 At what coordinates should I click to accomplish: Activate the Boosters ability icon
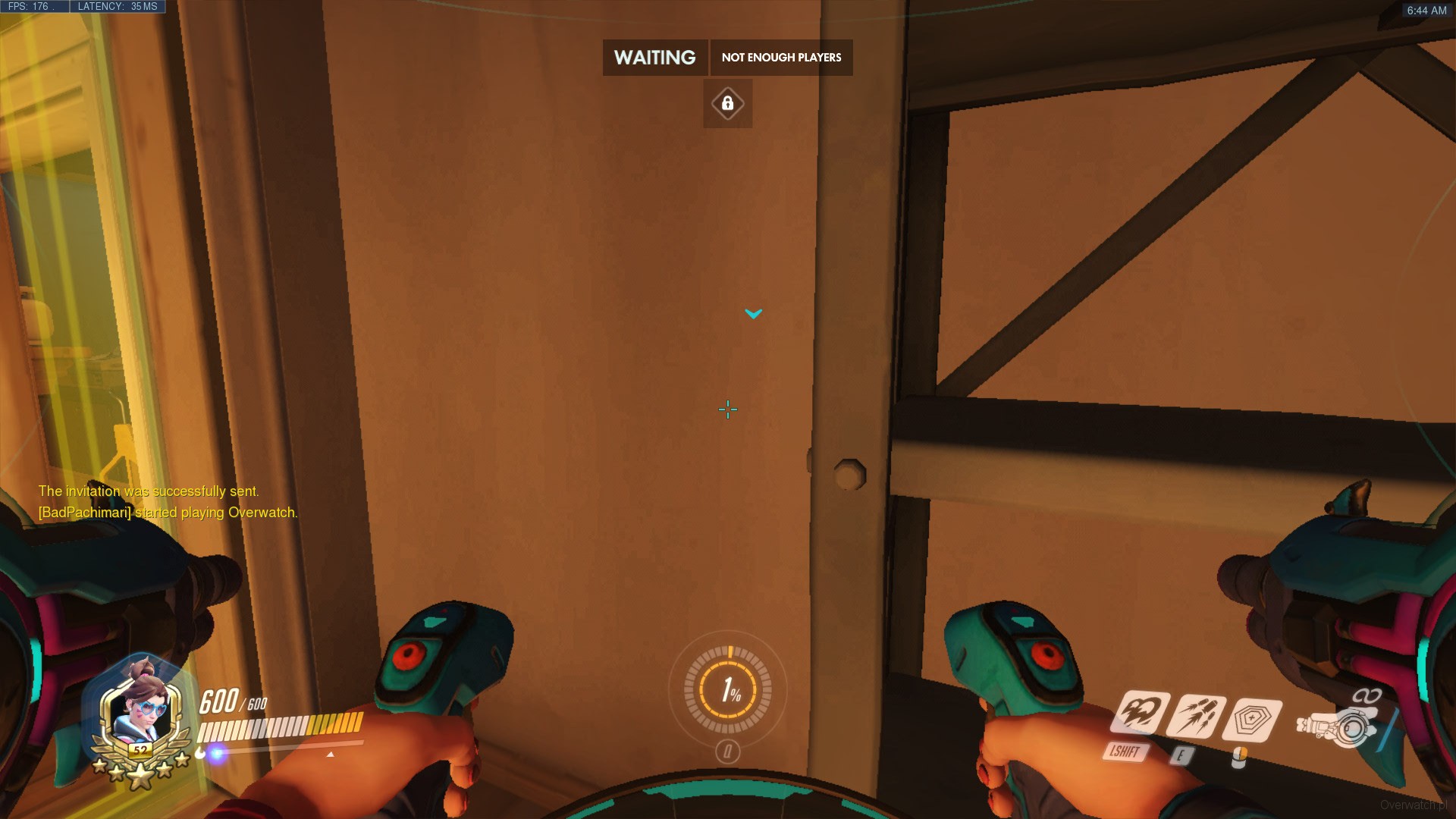pyautogui.click(x=1138, y=713)
